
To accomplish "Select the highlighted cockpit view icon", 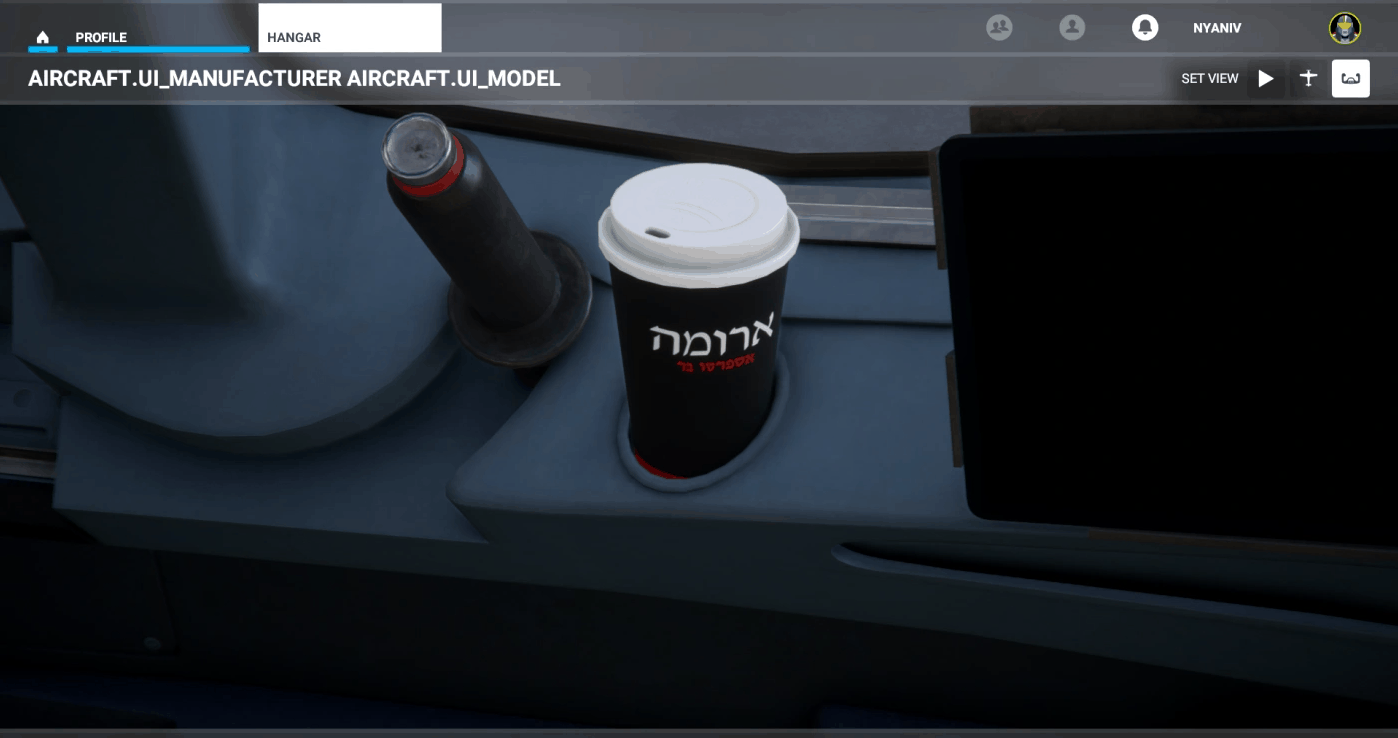I will click(x=1351, y=78).
